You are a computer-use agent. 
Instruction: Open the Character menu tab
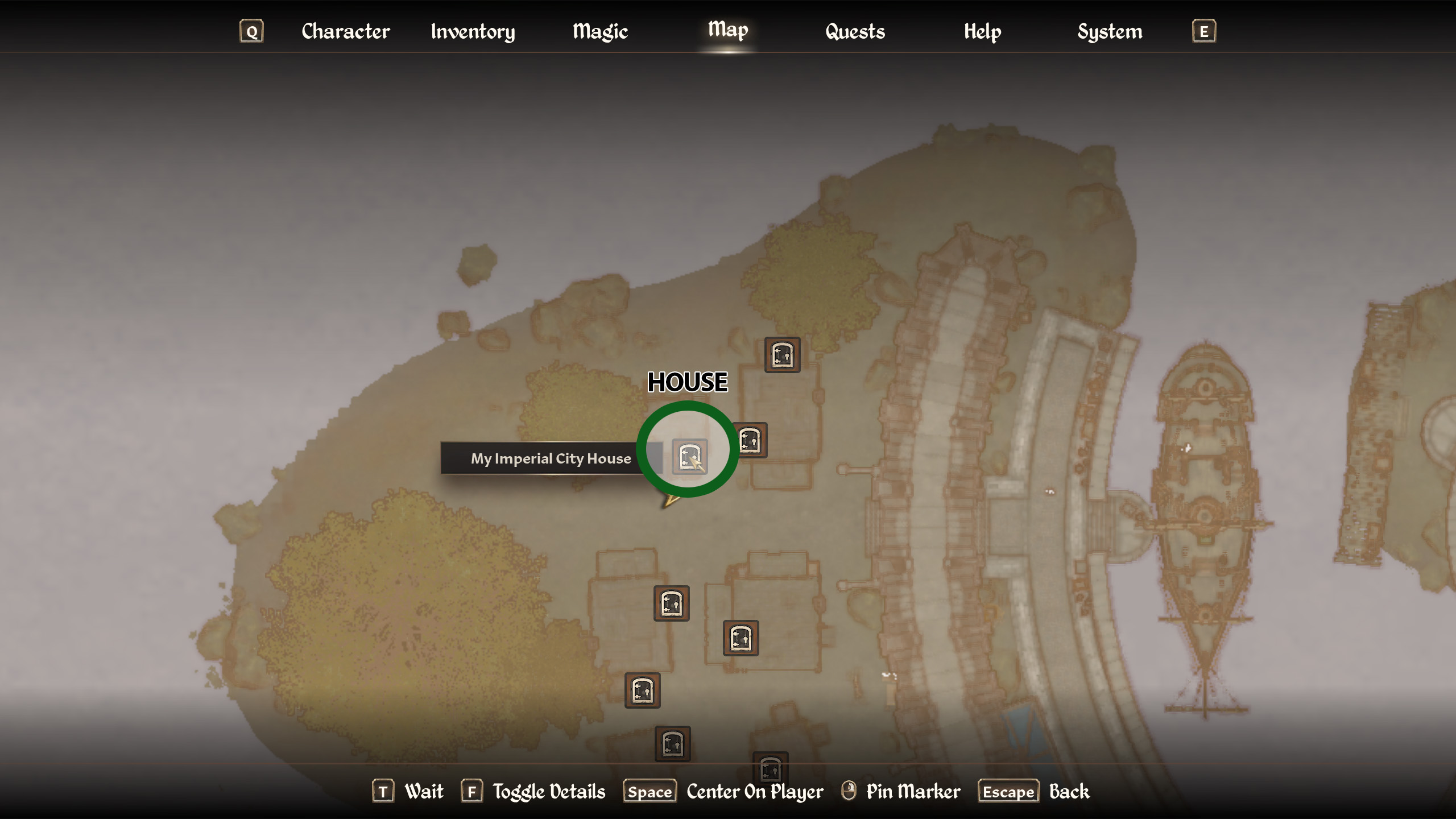click(345, 31)
